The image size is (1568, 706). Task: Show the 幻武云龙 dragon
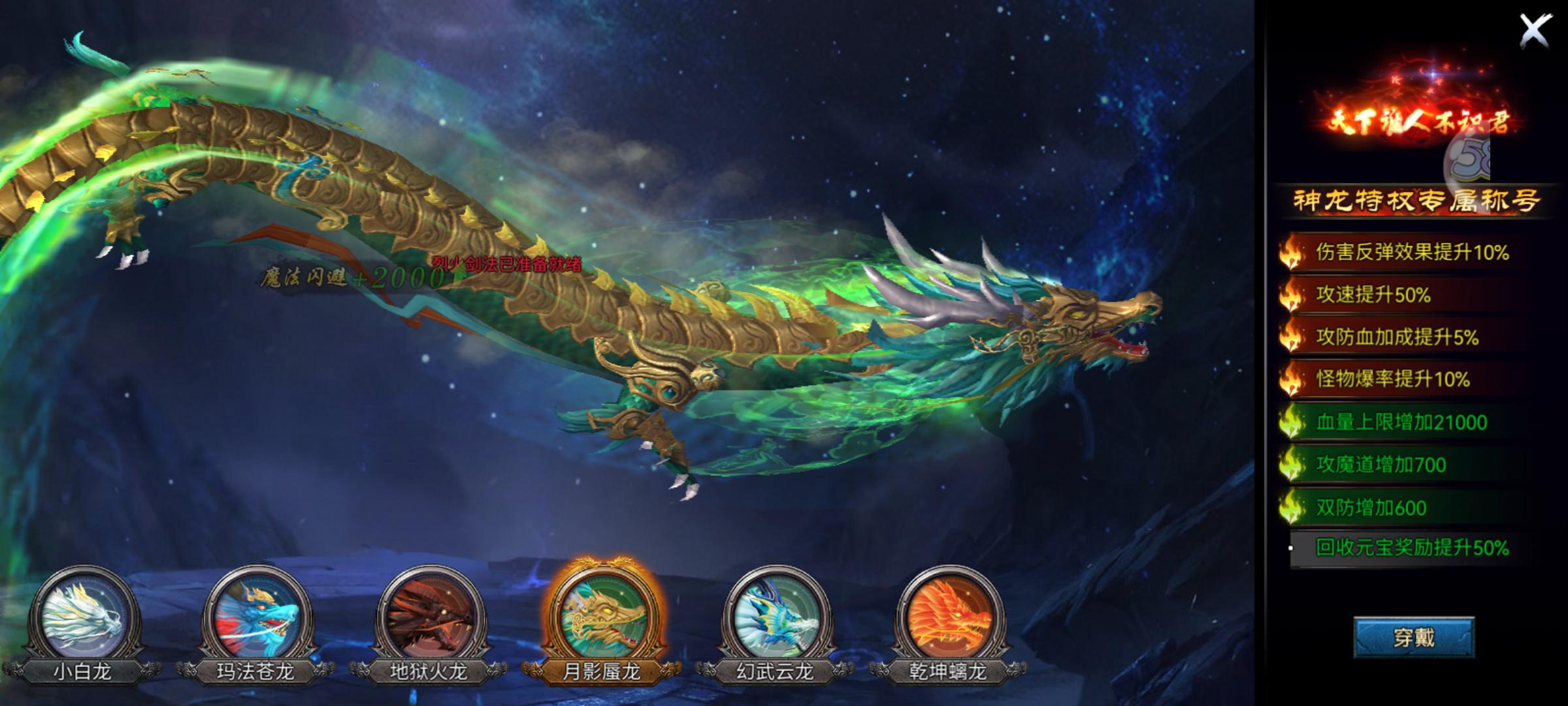pyautogui.click(x=776, y=617)
